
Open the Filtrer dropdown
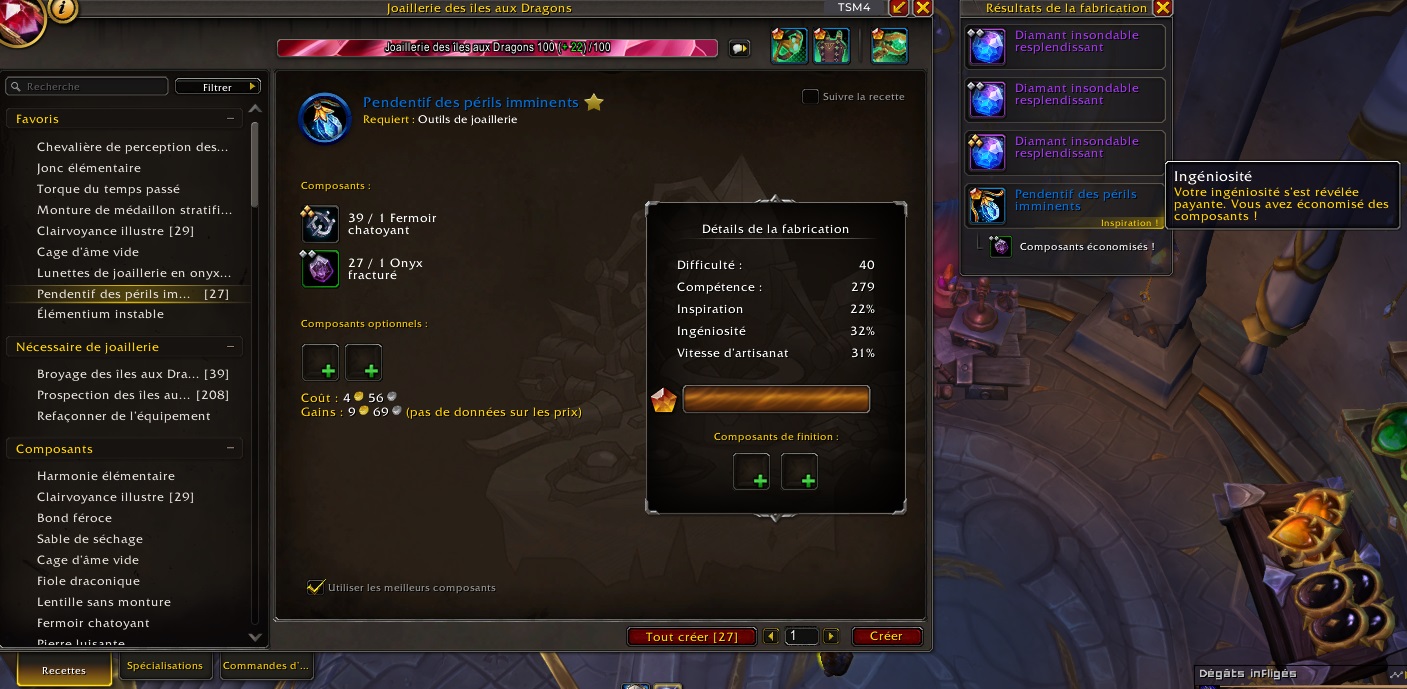218,87
